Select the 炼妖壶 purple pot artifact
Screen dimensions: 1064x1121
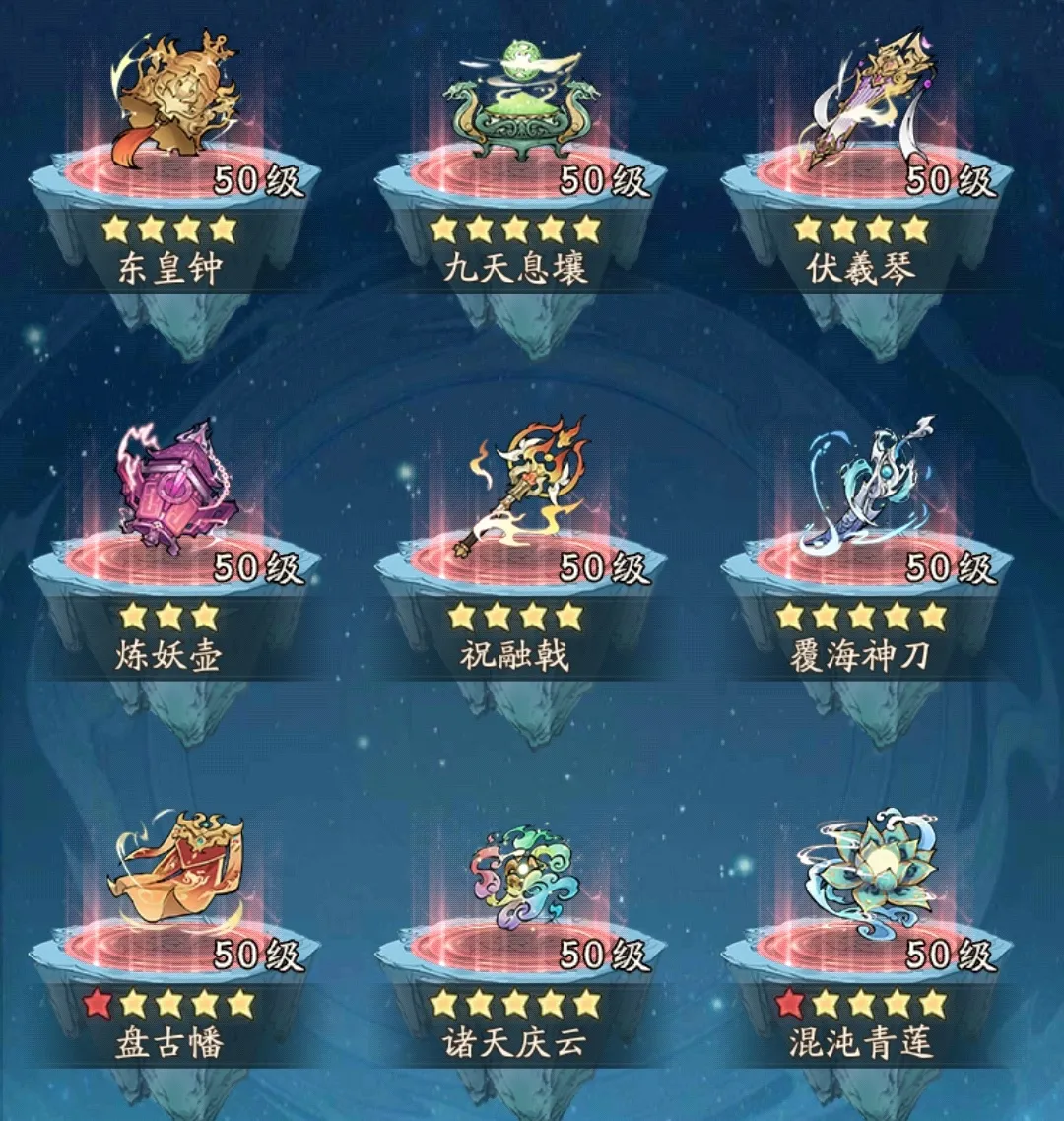(x=175, y=488)
